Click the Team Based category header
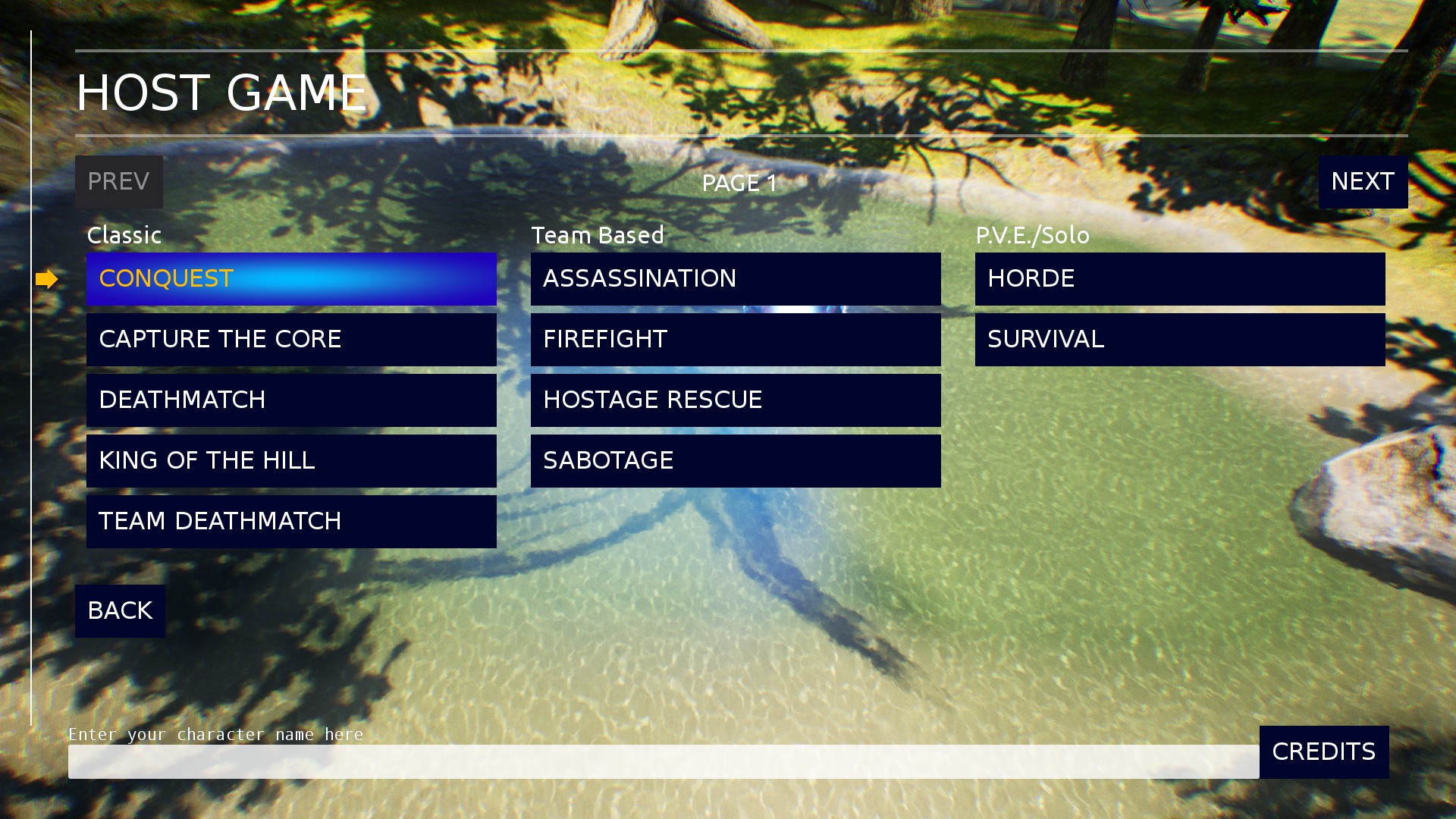1456x819 pixels. point(597,235)
